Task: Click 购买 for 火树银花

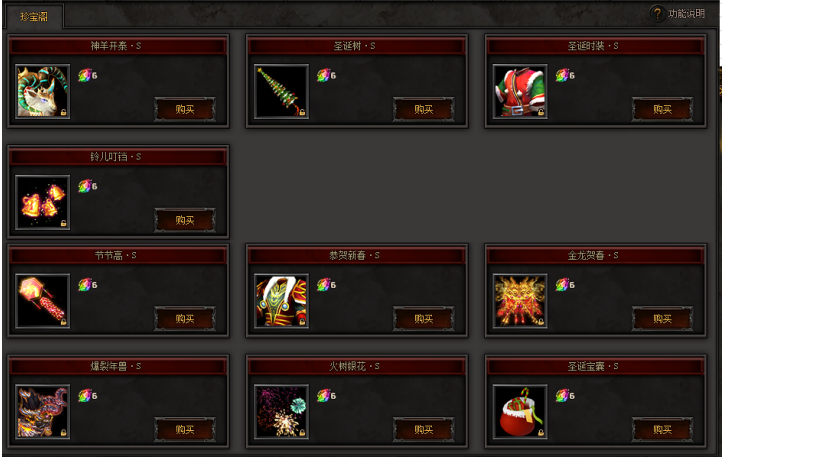Action: pyautogui.click(x=424, y=429)
